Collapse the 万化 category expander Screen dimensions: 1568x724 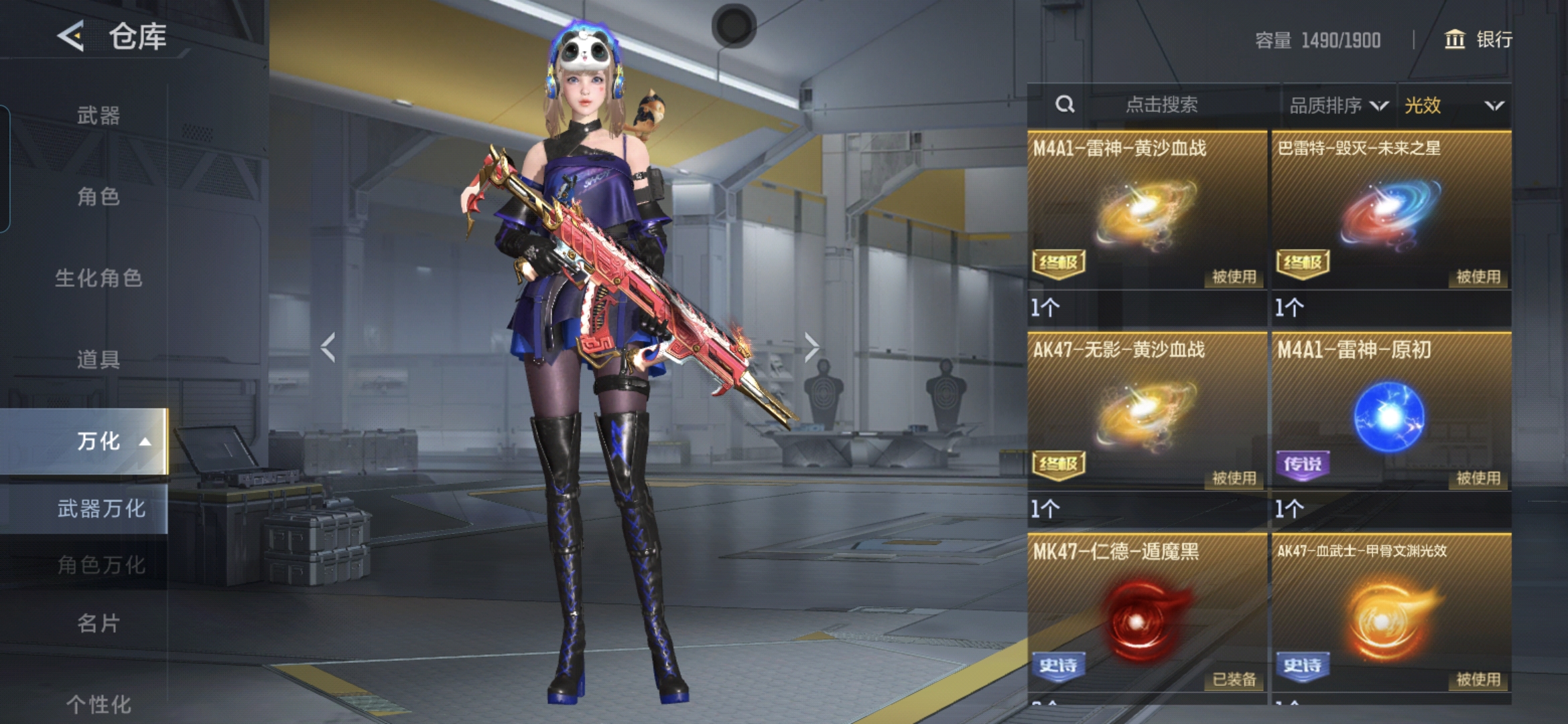click(x=145, y=441)
